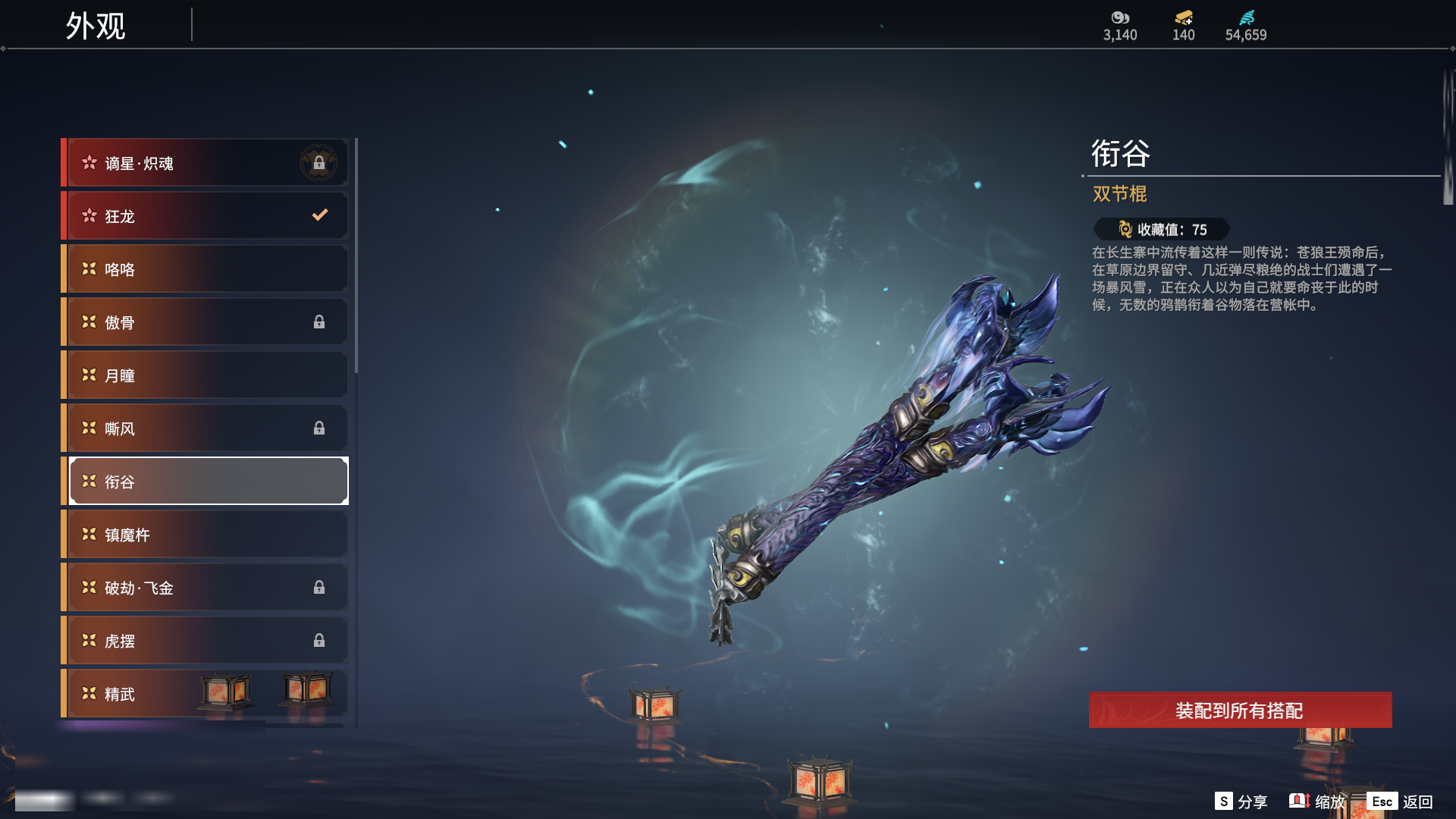The image size is (1456, 819).
Task: Select the 镇魔杵 skin
Action: [x=205, y=535]
